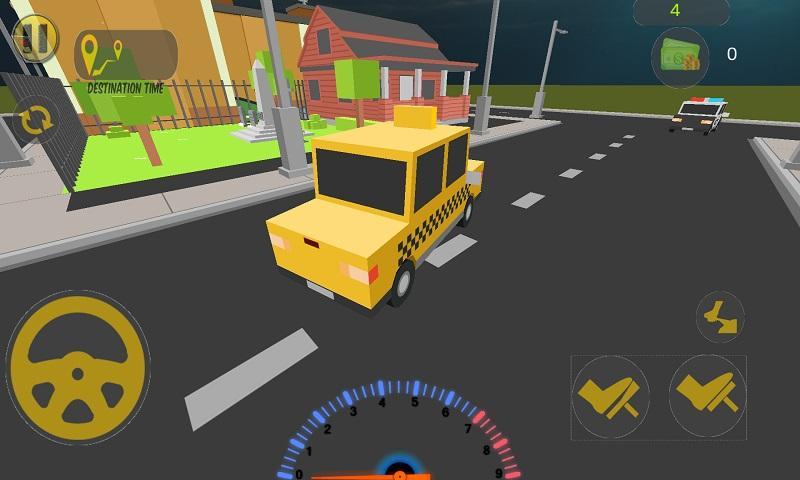Tap the circular arrows reset icon

(36, 121)
